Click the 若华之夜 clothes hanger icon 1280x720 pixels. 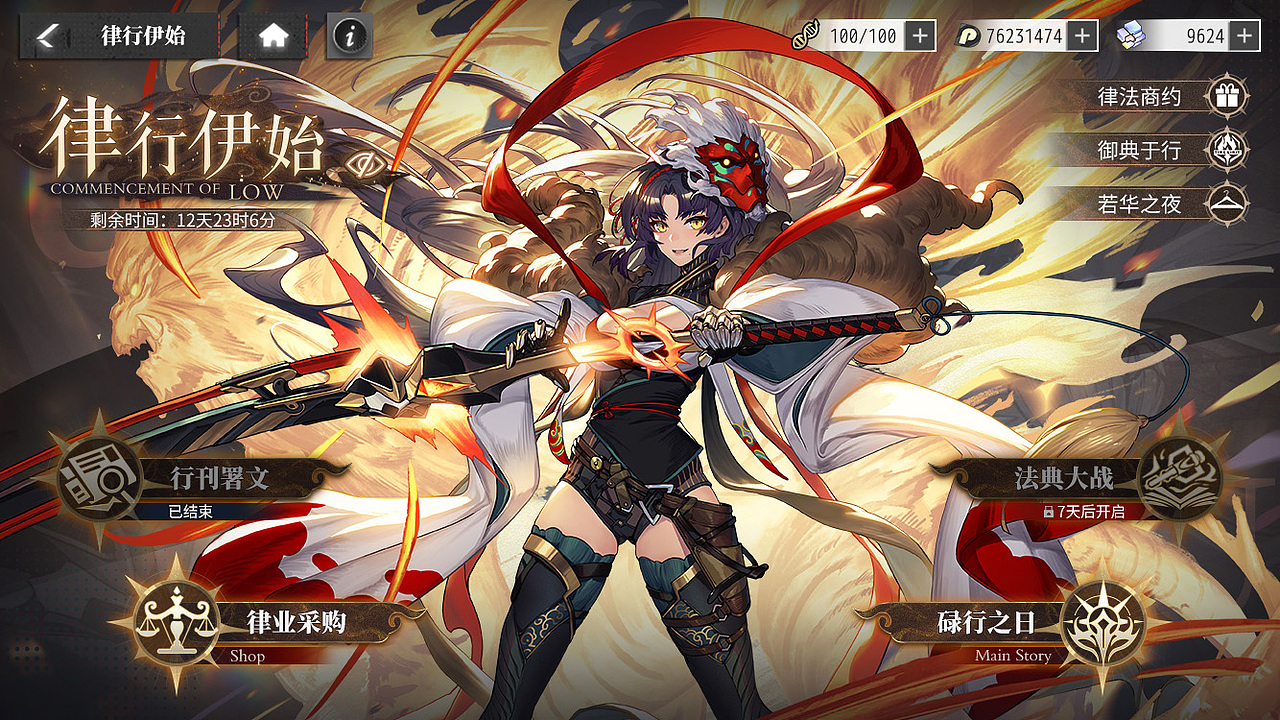pos(1229,202)
